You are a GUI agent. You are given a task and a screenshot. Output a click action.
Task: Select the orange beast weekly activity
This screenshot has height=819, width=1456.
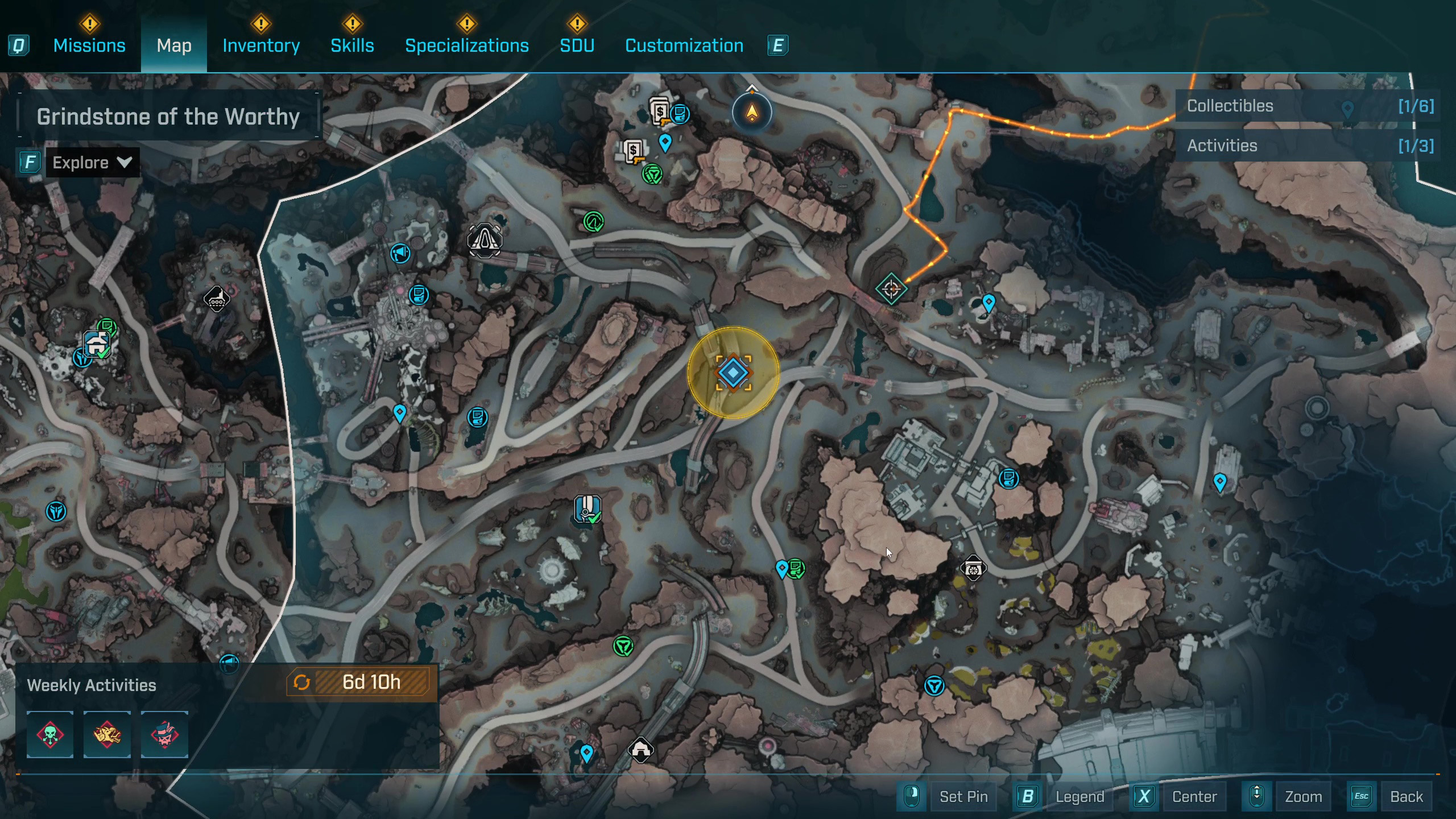coord(107,734)
